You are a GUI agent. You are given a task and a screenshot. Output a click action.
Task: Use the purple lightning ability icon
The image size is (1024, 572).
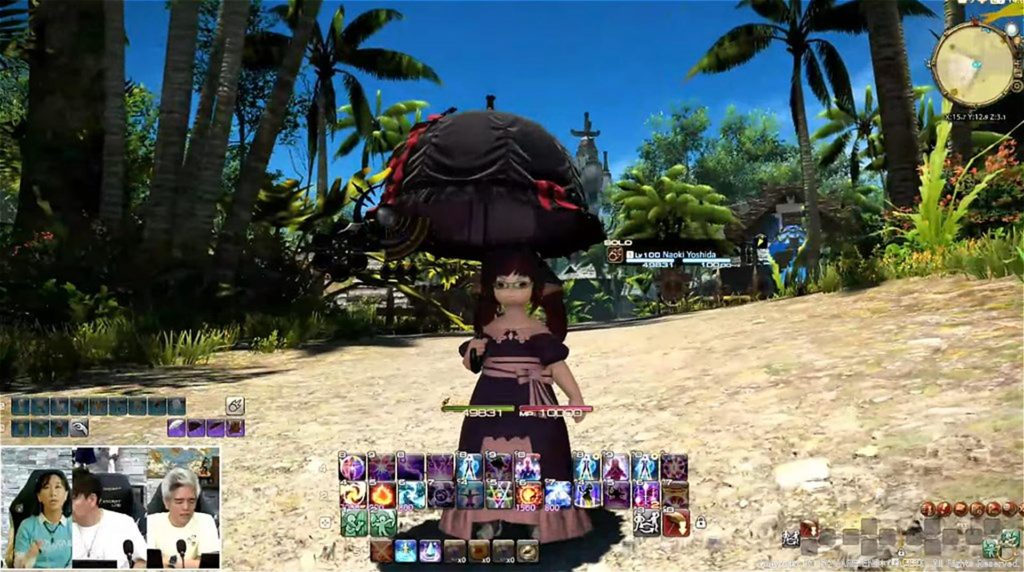tap(411, 466)
